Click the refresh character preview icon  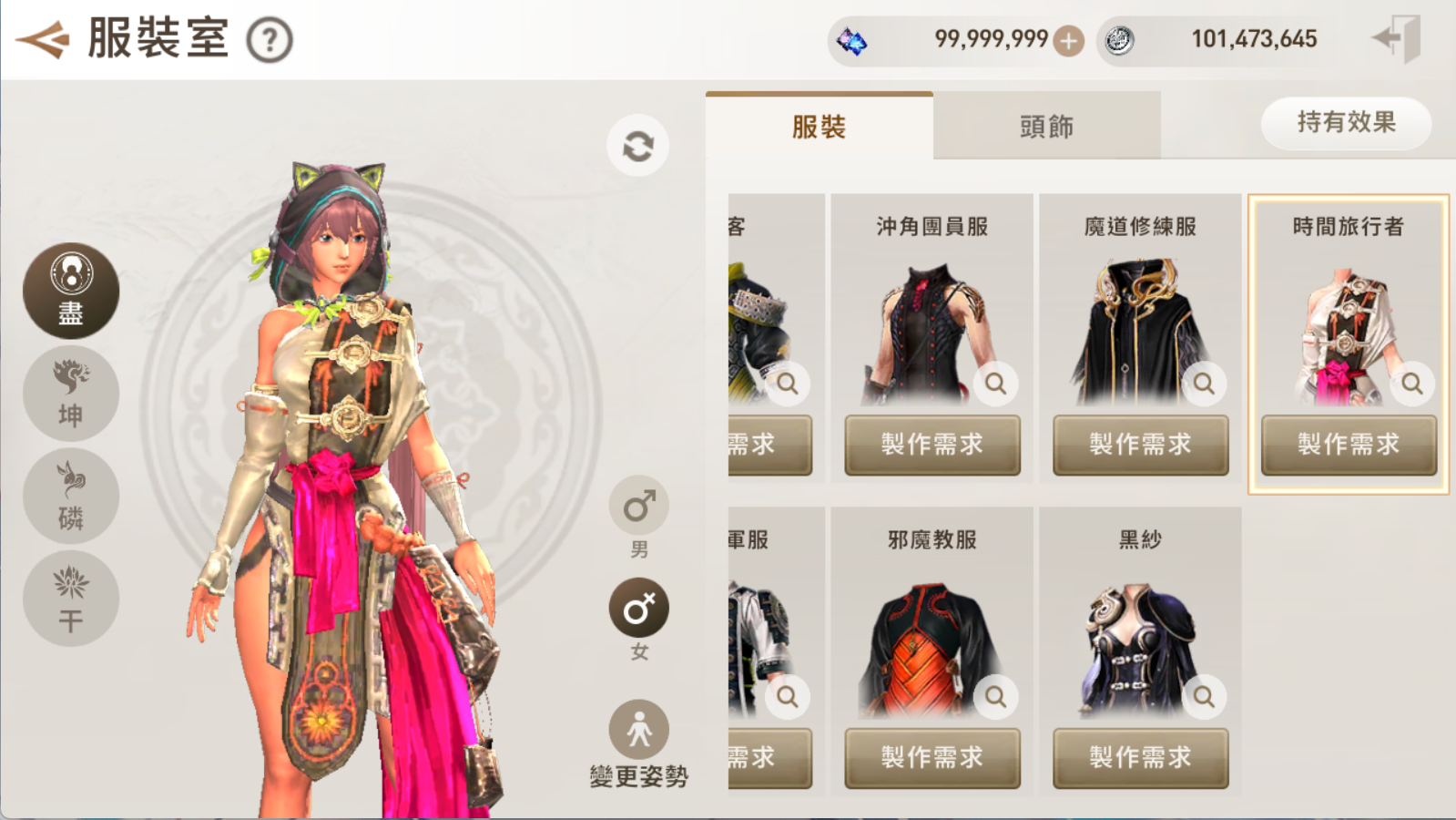click(638, 144)
